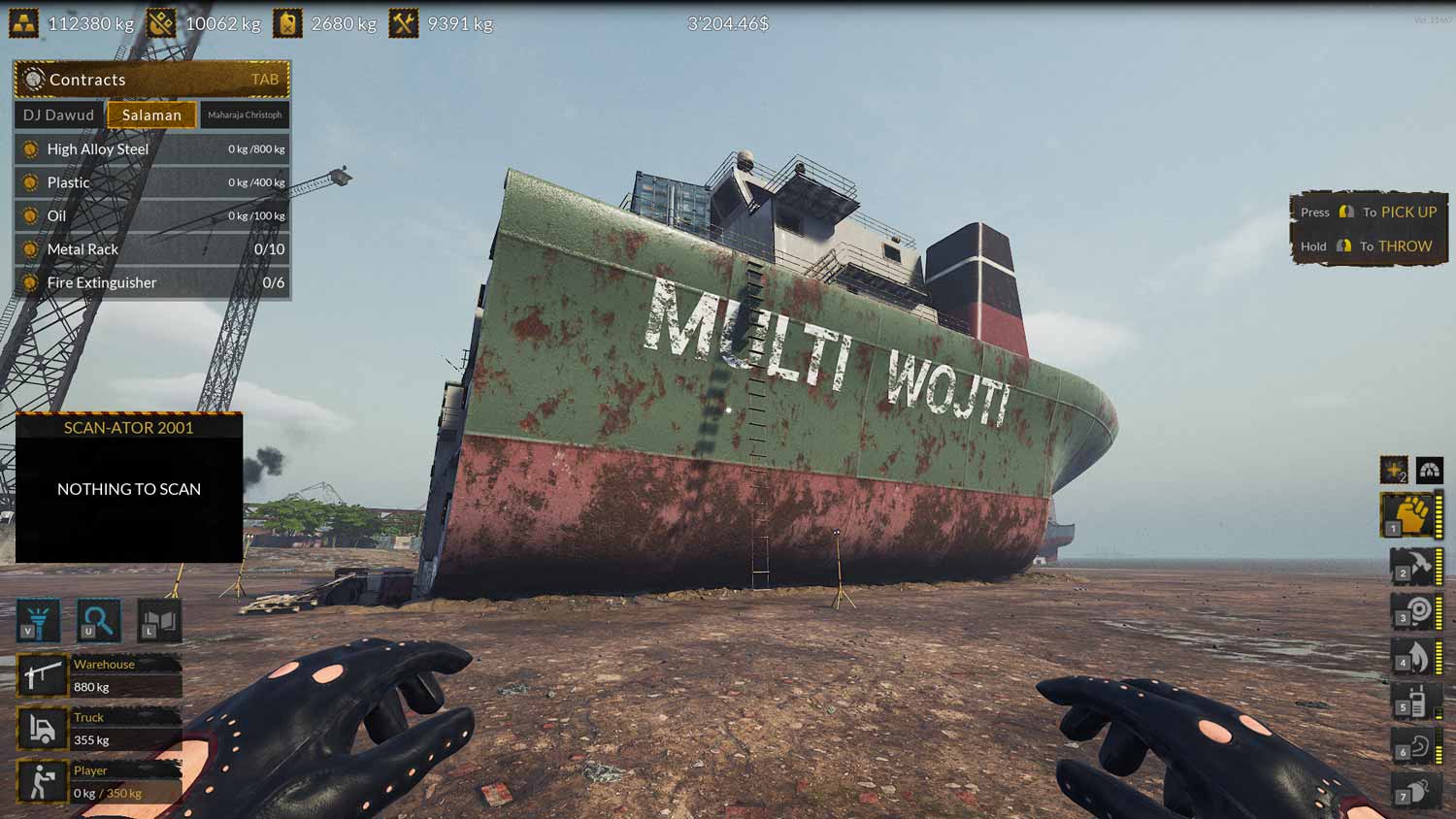Viewport: 1456px width, 819px height.
Task: Collapse the Contracts panel header
Action: pos(150,80)
